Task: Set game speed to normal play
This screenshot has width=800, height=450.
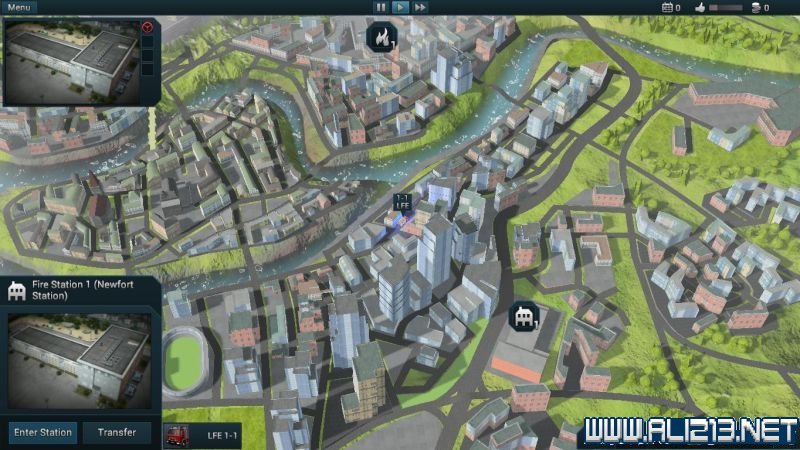Action: (x=400, y=7)
